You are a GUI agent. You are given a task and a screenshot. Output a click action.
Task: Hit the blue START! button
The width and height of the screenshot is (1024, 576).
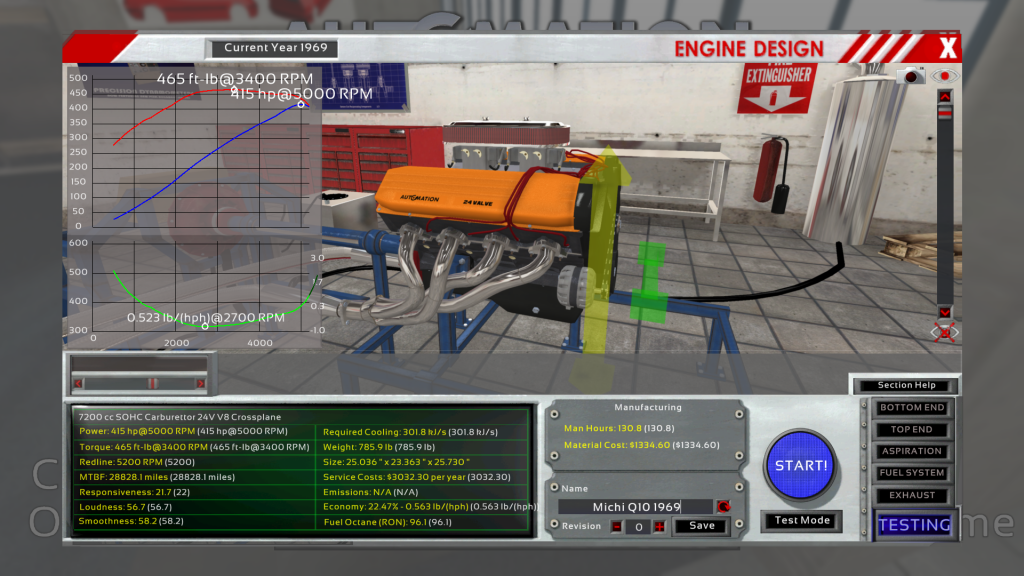[x=800, y=465]
